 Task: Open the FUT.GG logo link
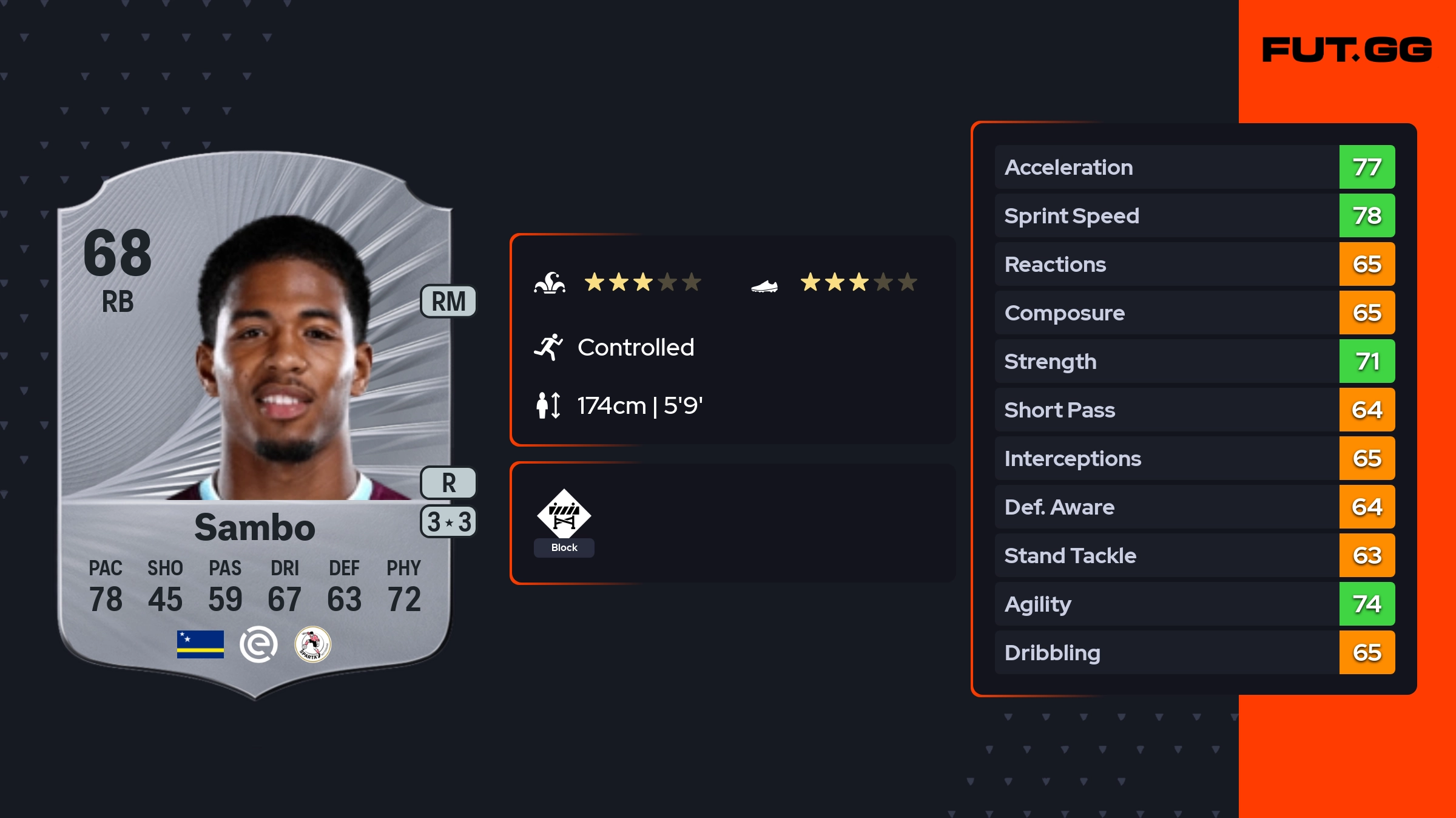(1347, 50)
